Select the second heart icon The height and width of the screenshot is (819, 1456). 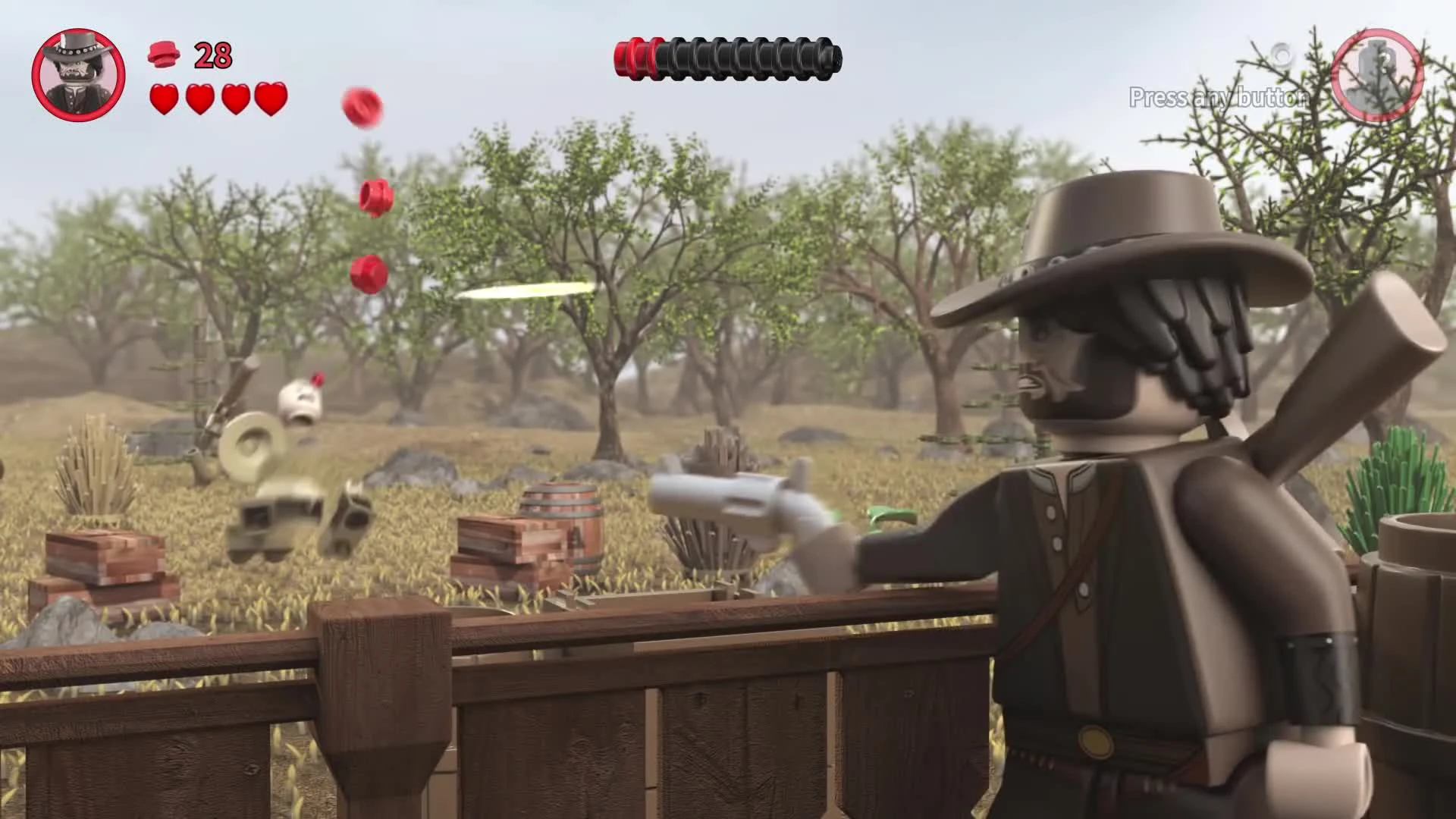(201, 99)
